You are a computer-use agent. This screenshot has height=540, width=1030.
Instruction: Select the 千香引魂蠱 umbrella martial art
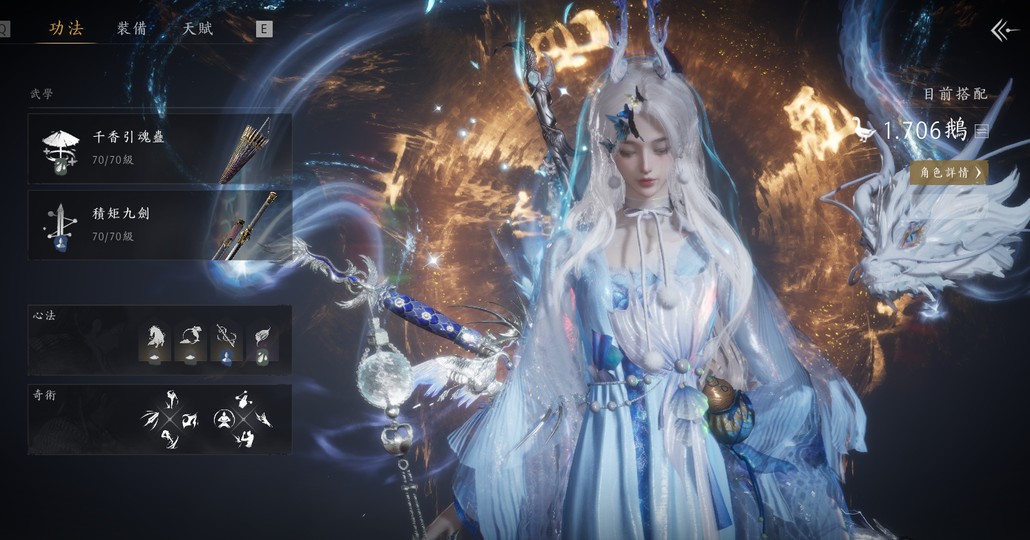coord(160,148)
